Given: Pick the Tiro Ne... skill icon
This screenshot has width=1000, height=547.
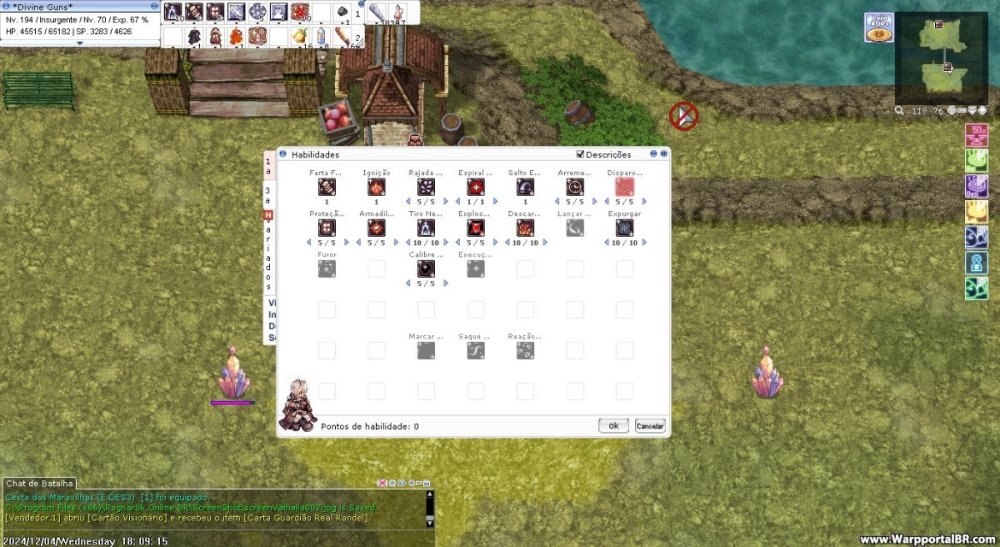Looking at the screenshot, I should (425, 228).
